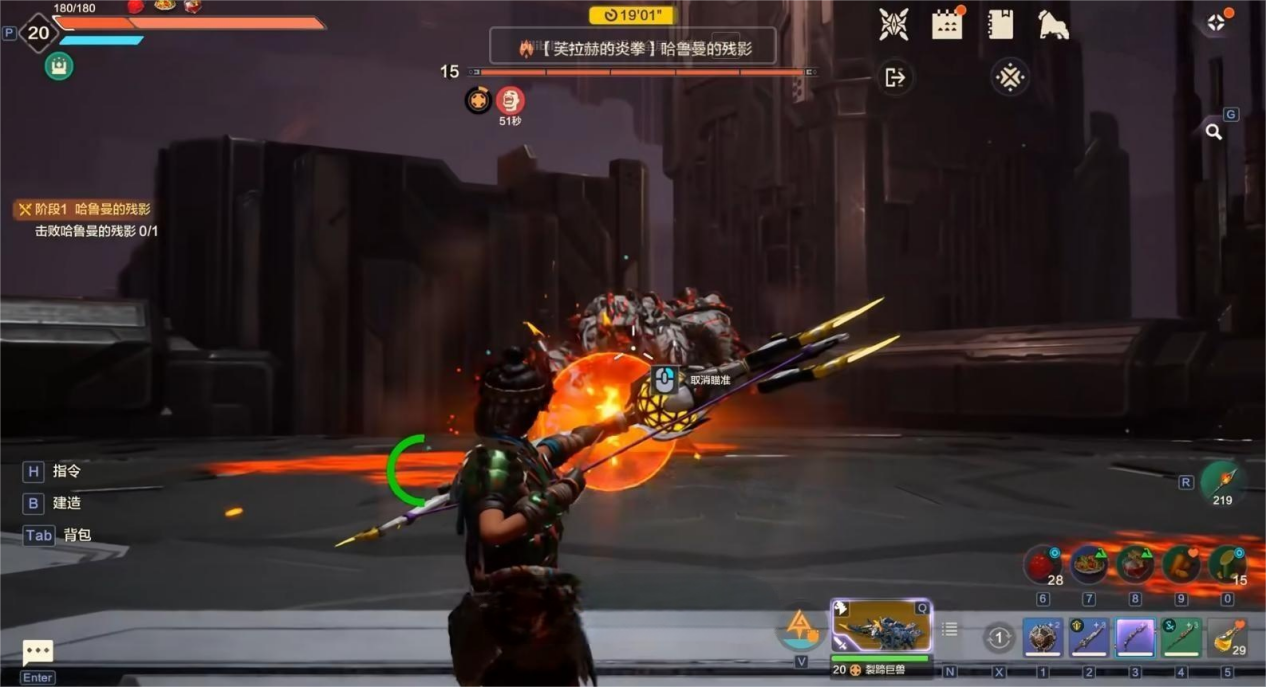Image resolution: width=1266 pixels, height=687 pixels.
Task: Eat the noodle bowl food item
Action: pyautogui.click(x=1088, y=565)
